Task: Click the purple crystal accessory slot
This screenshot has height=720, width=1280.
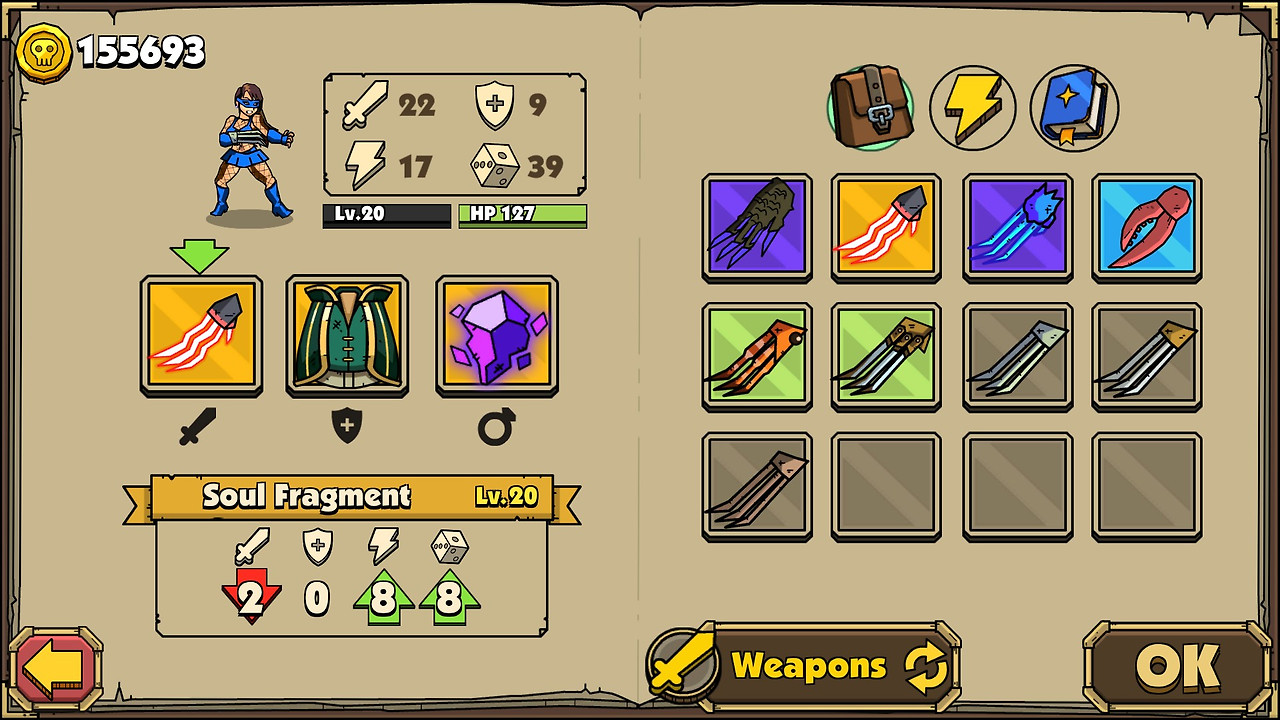Action: coord(495,335)
